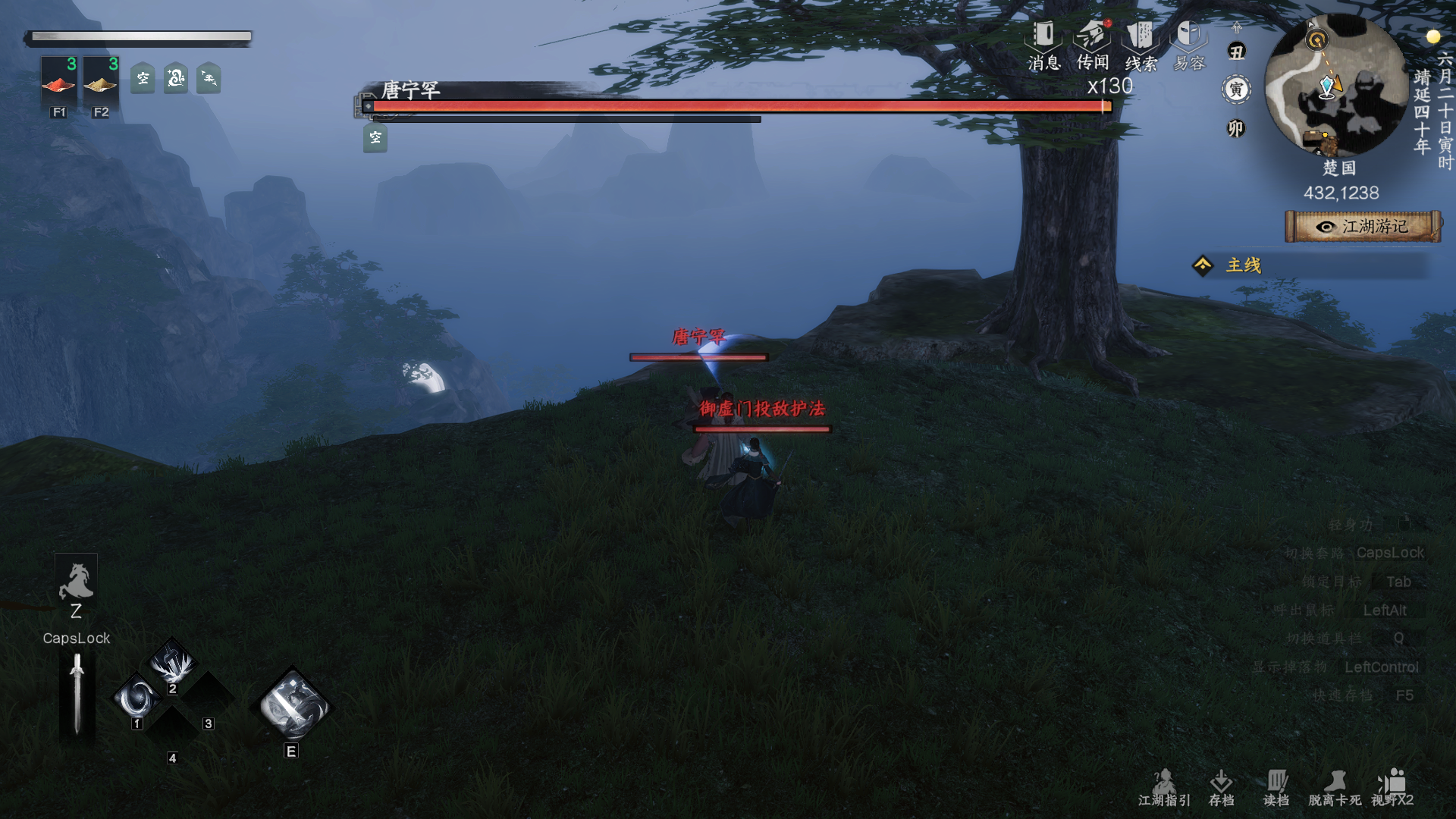Click the swirl cloud status icon
The height and width of the screenshot is (819, 1456).
(x=176, y=78)
